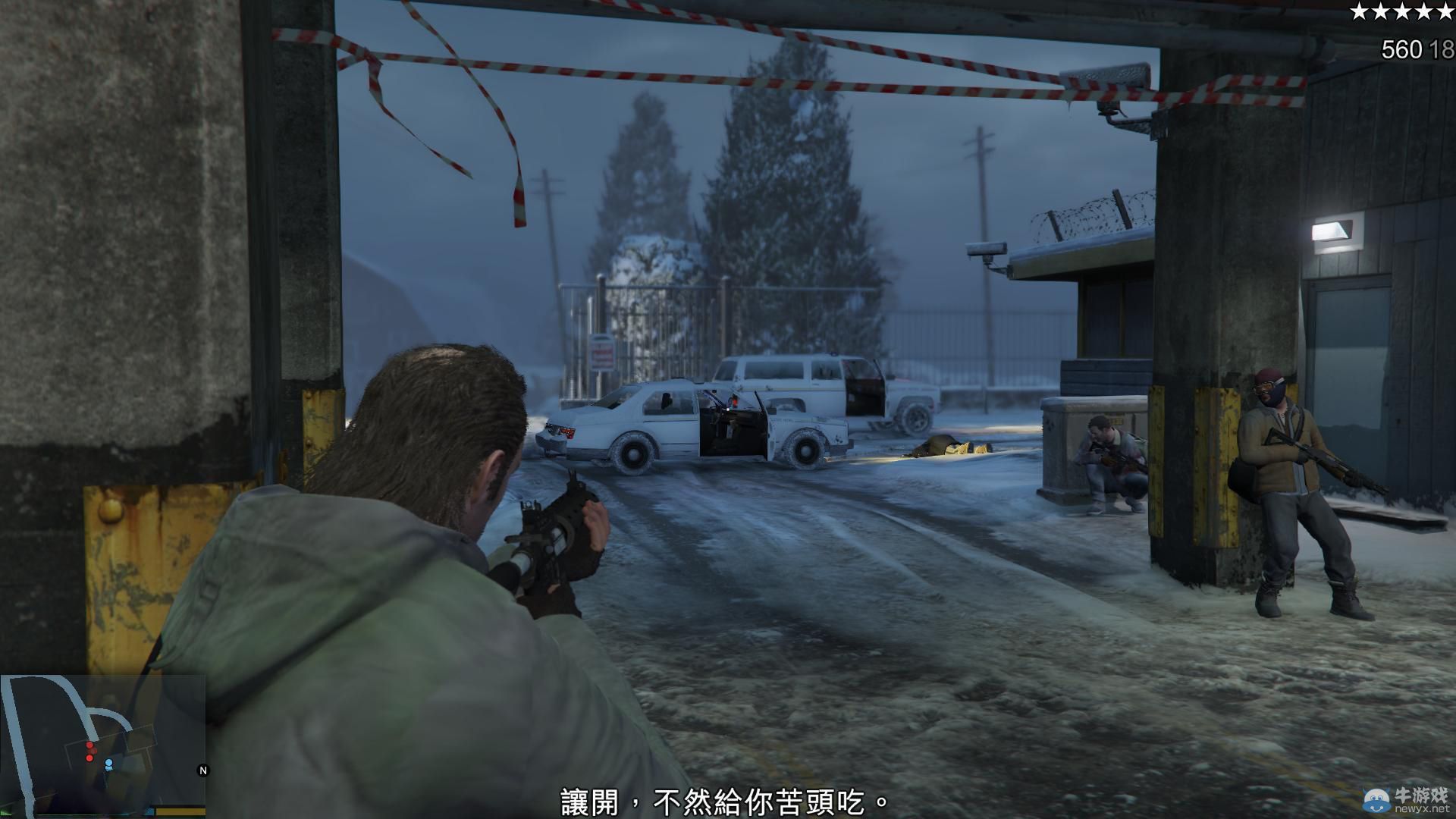
Task: Click the first wanted level star
Action: click(1359, 11)
